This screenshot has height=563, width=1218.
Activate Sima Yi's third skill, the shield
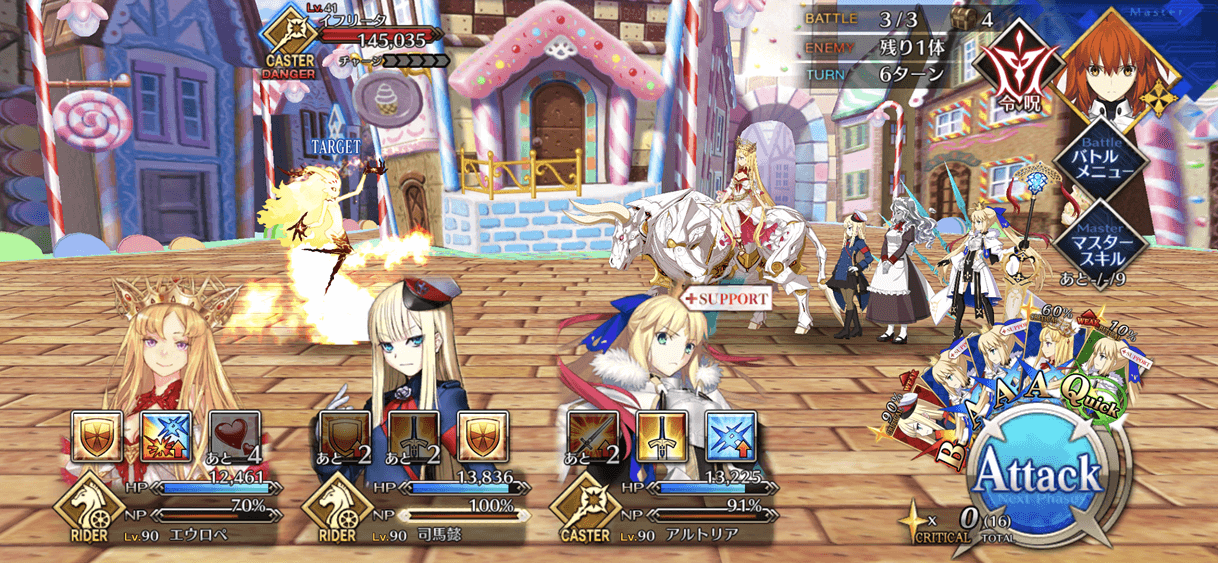477,435
